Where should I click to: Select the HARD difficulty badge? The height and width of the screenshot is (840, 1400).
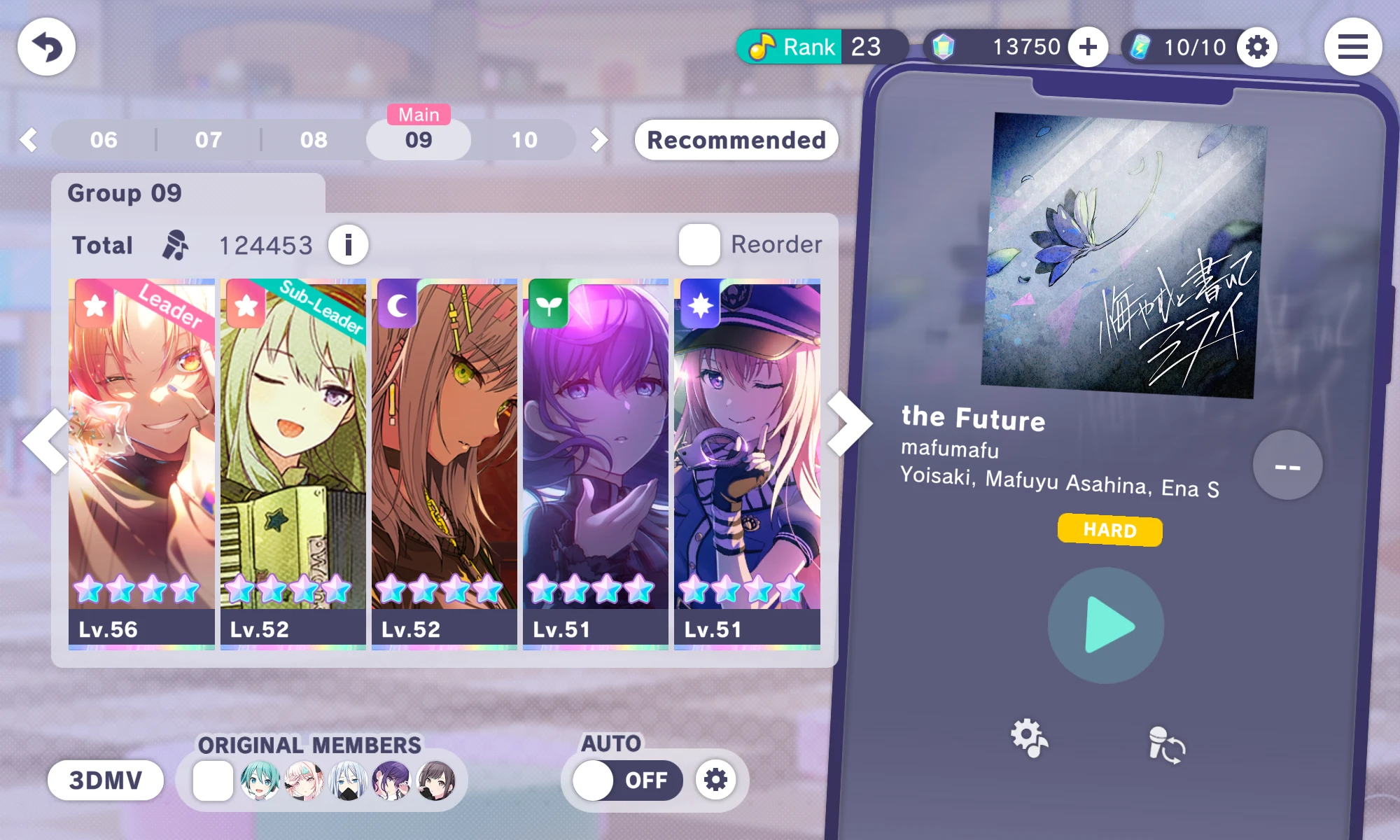click(x=1109, y=531)
